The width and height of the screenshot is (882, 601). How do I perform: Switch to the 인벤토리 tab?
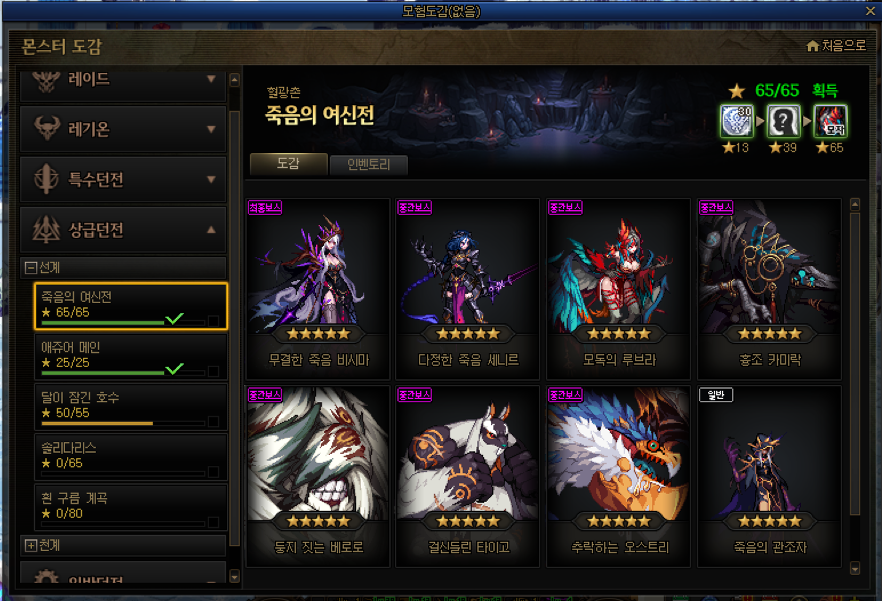[368, 165]
